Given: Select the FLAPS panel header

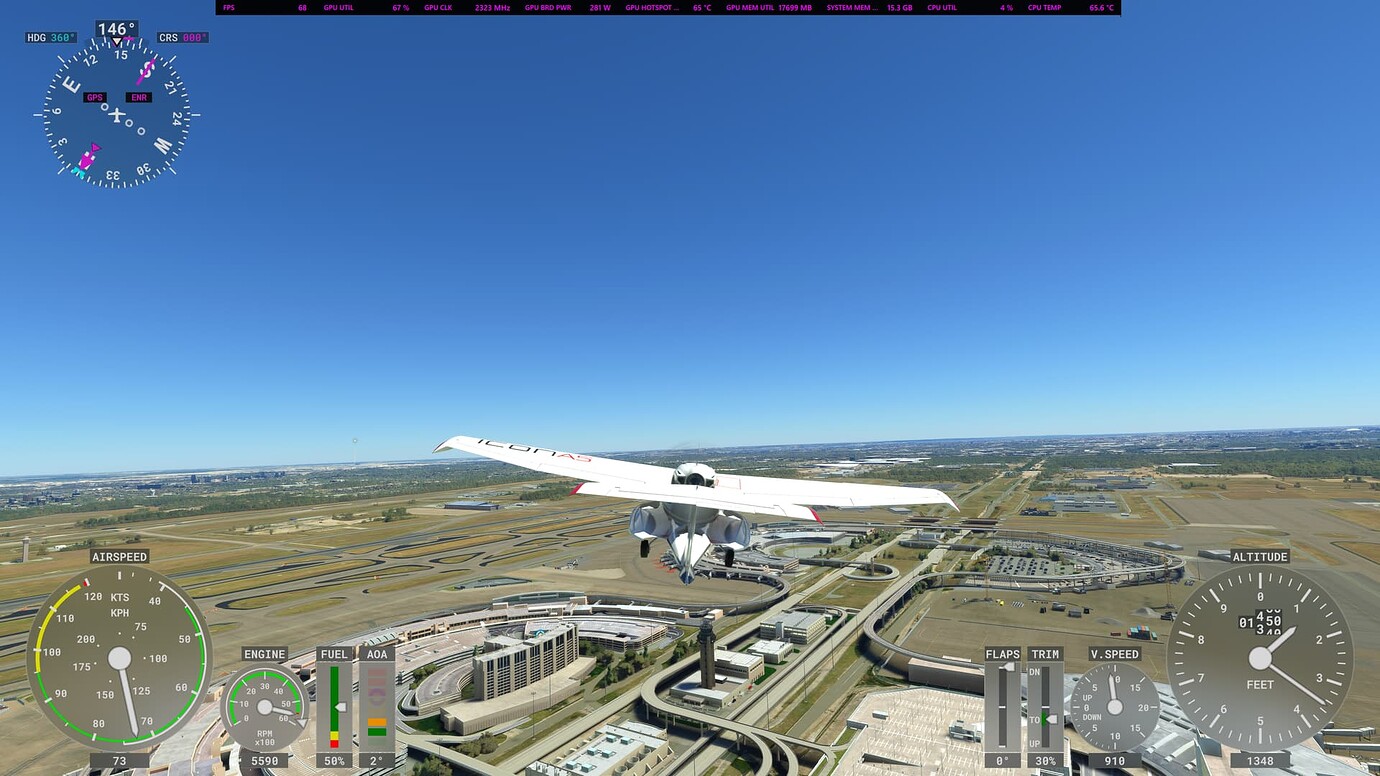Looking at the screenshot, I should pyautogui.click(x=1003, y=654).
